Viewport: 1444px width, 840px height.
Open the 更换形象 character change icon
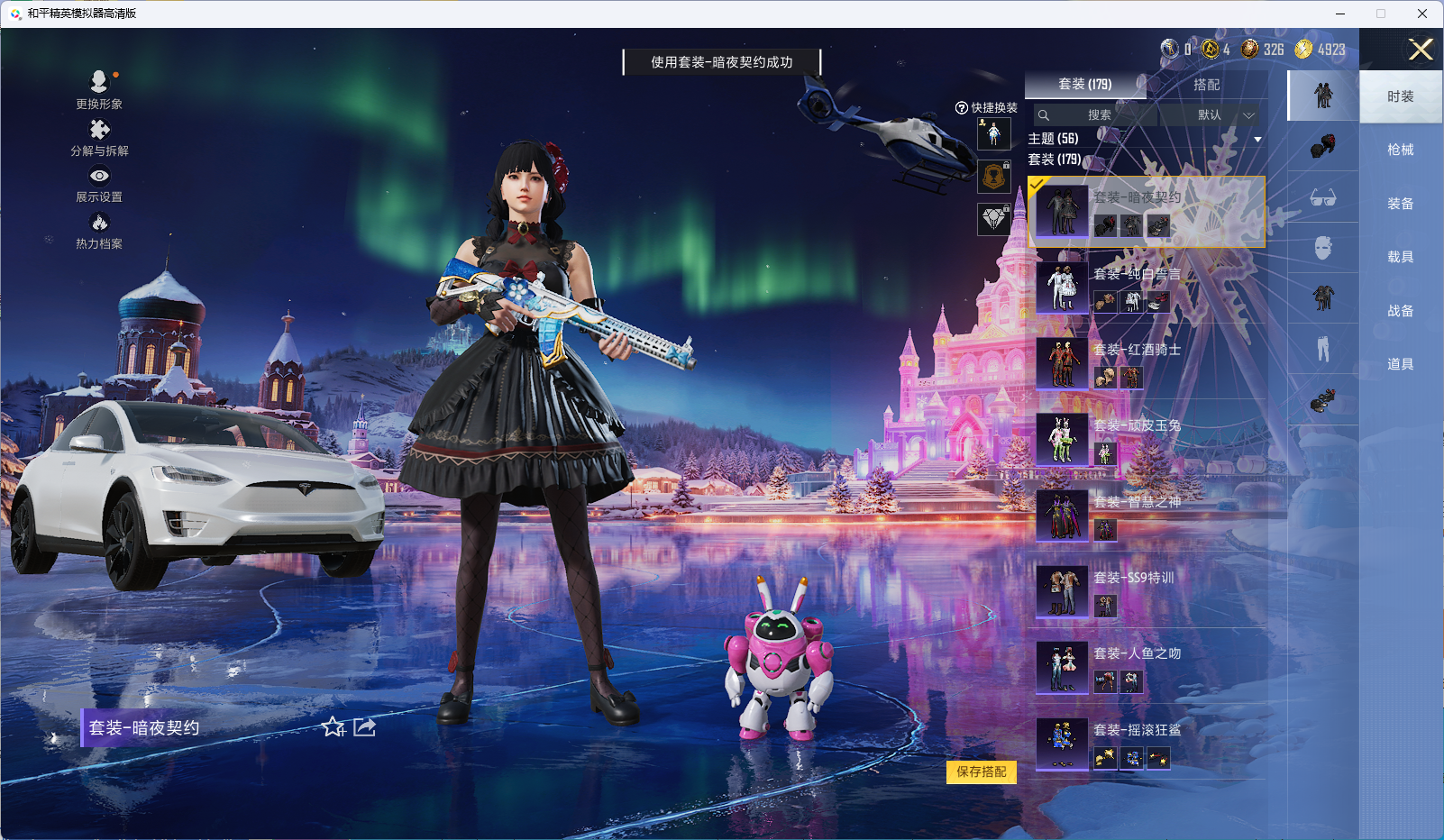click(x=97, y=80)
